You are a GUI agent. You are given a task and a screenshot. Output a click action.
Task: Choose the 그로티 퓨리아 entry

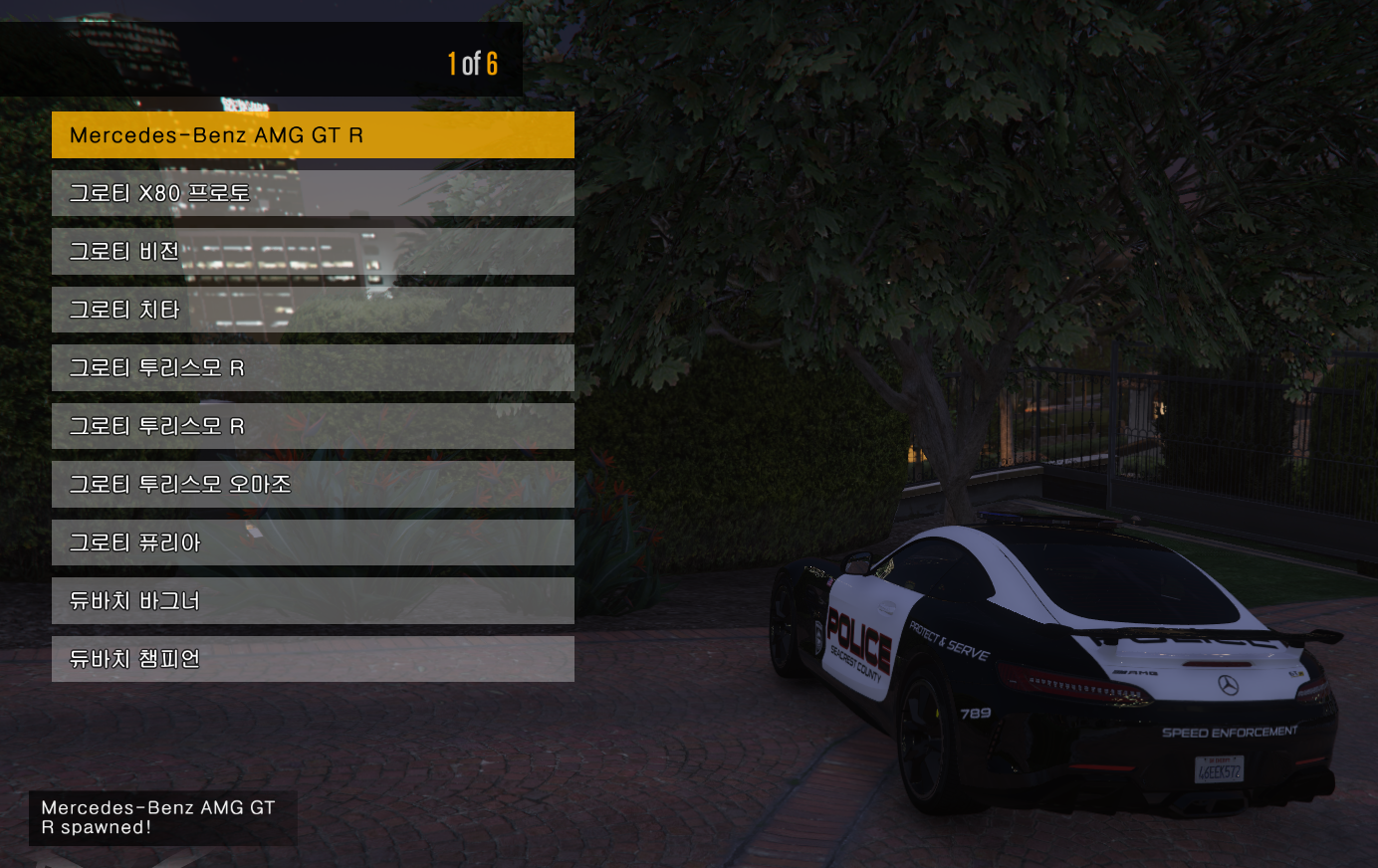[x=313, y=542]
